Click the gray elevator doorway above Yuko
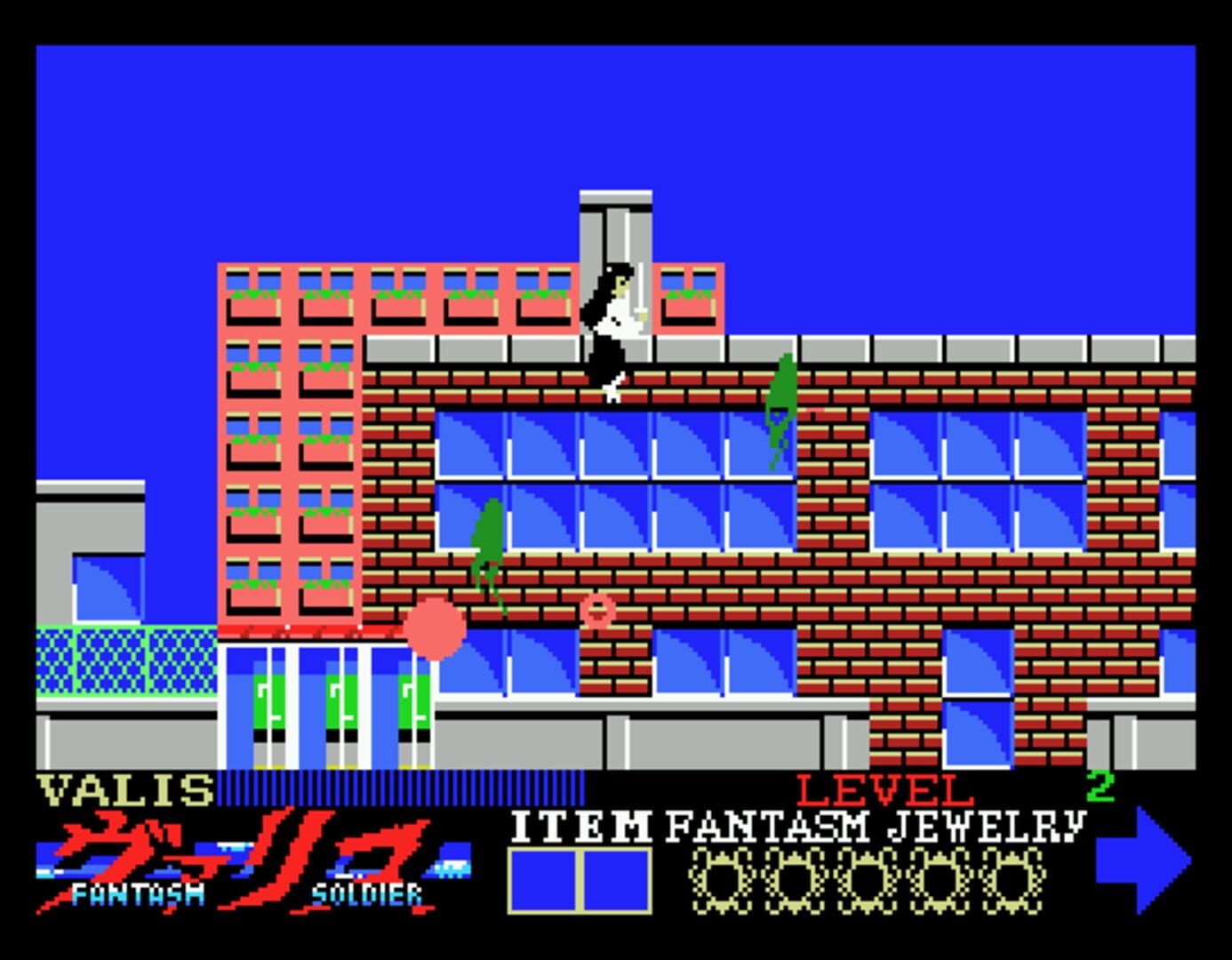This screenshot has height=960, width=1232. pos(615,227)
